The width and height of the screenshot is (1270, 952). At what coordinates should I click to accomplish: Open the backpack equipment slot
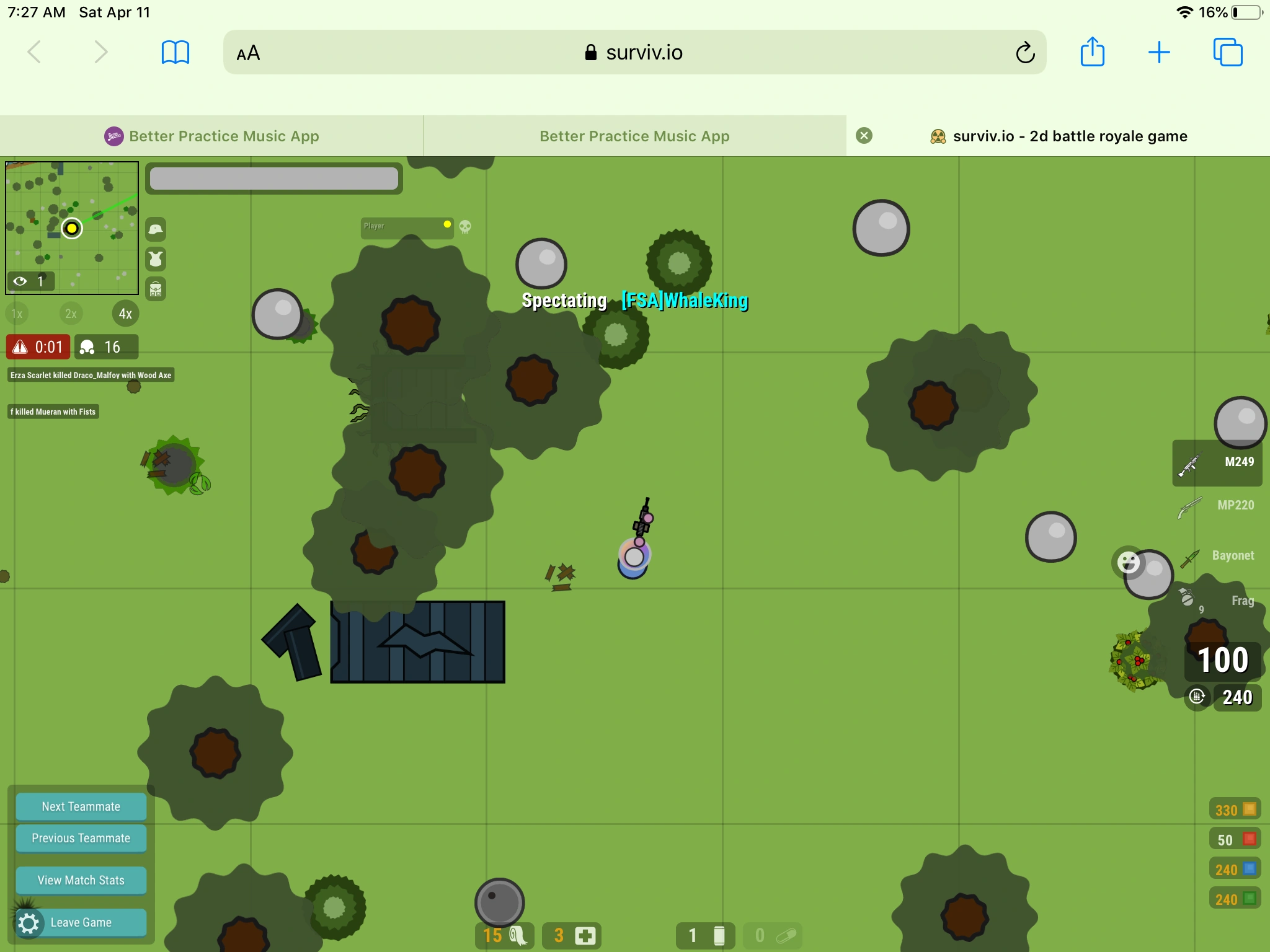(156, 289)
